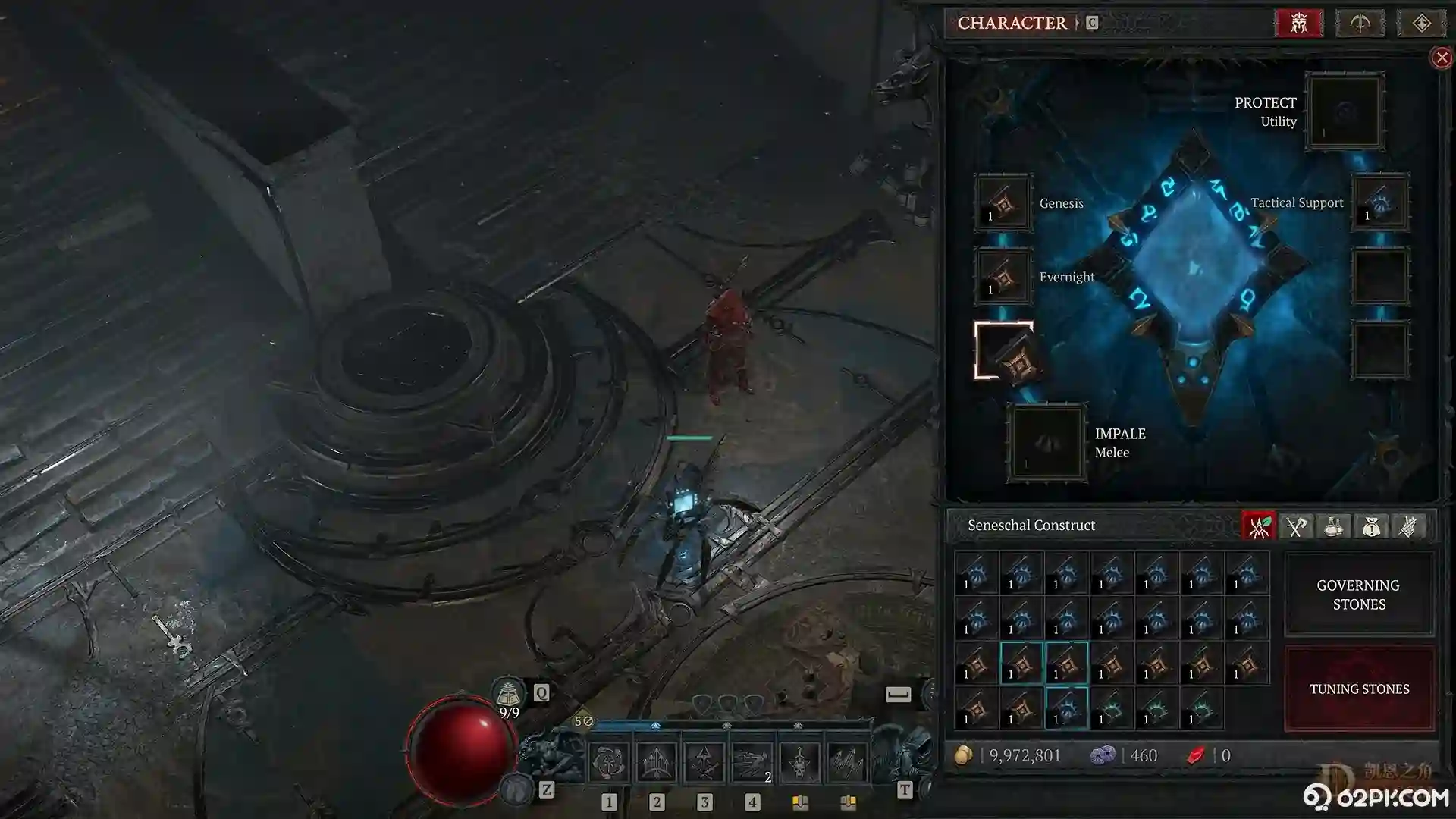
Task: Switch to the crossbow icon tab
Action: click(1360, 23)
